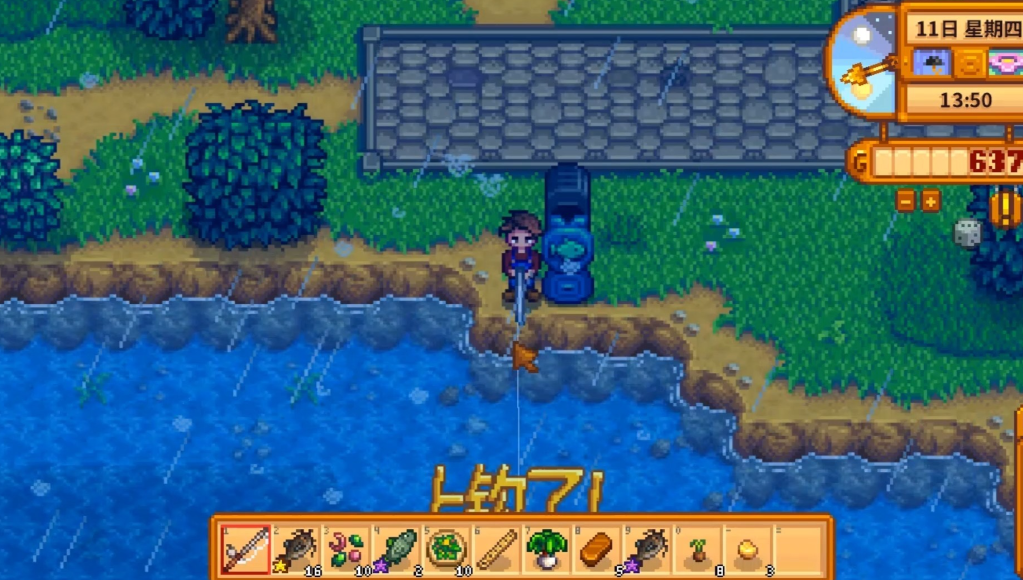Choose the mixed seeds and bait slot
This screenshot has width=1023, height=580.
coord(346,549)
